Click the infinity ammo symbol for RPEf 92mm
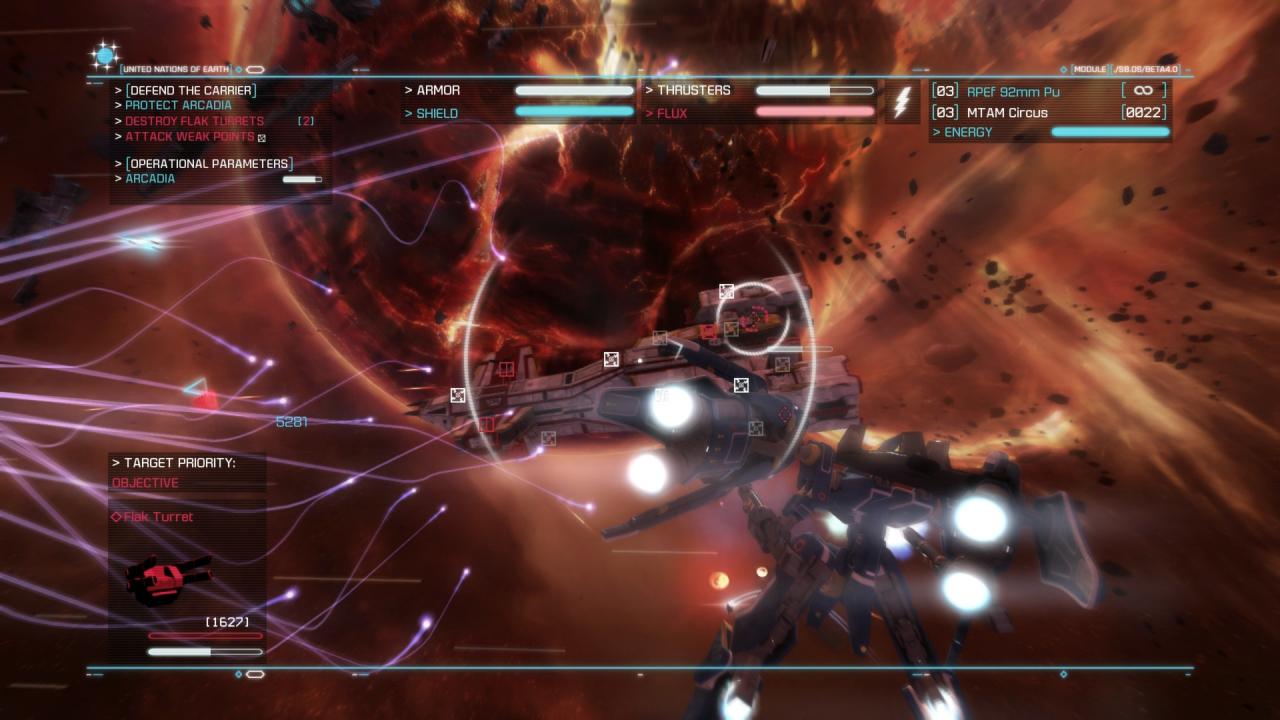 tap(1143, 89)
